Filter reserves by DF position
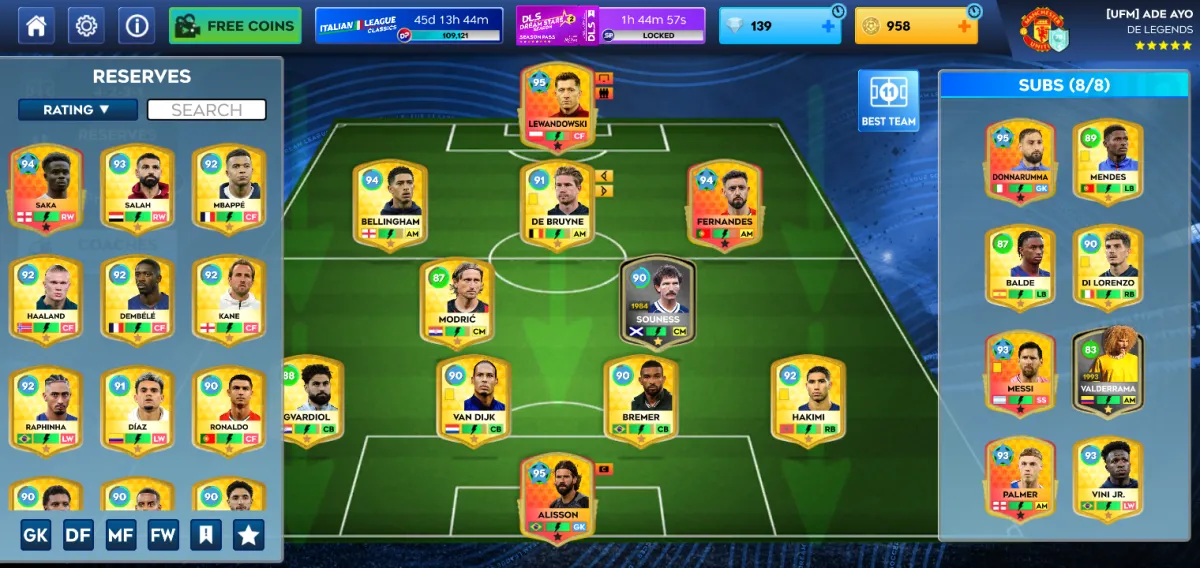Viewport: 1200px width, 568px height. [78, 535]
